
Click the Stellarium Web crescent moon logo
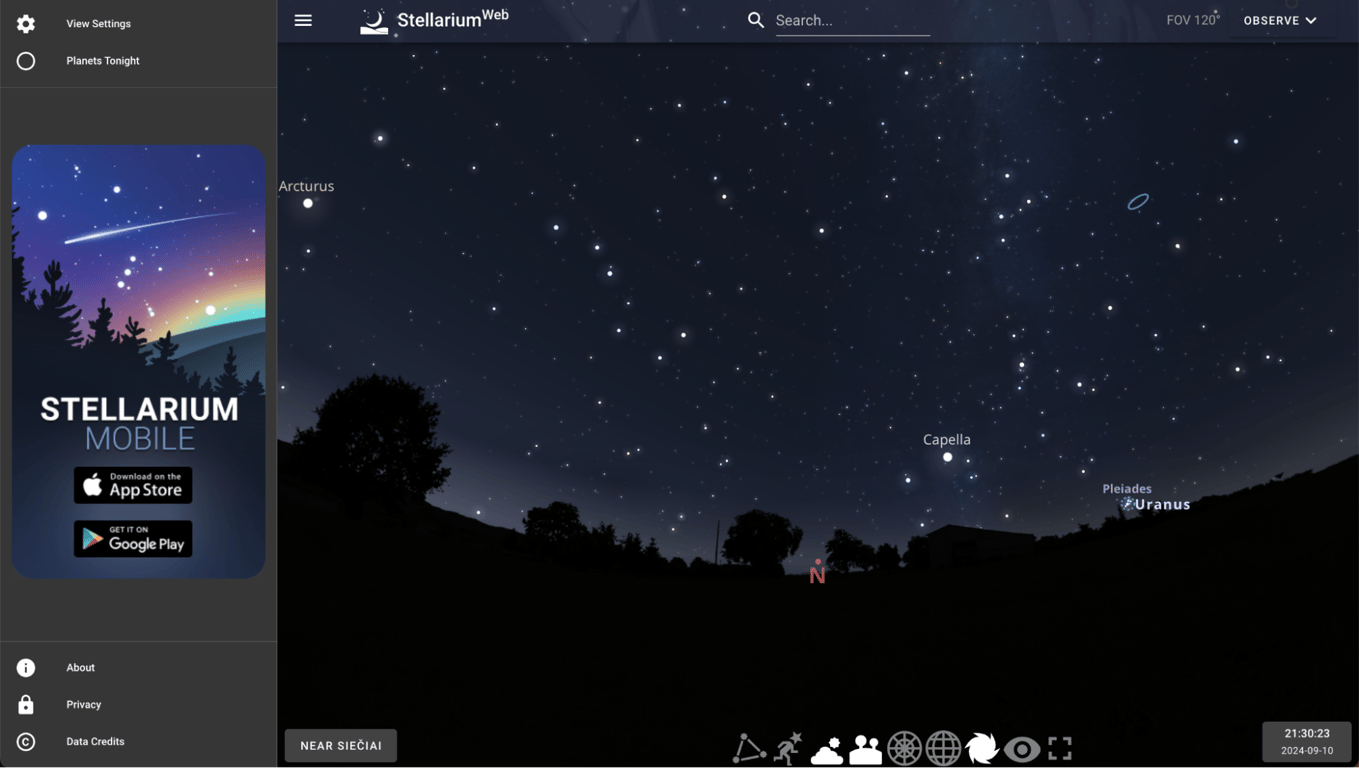click(x=373, y=20)
